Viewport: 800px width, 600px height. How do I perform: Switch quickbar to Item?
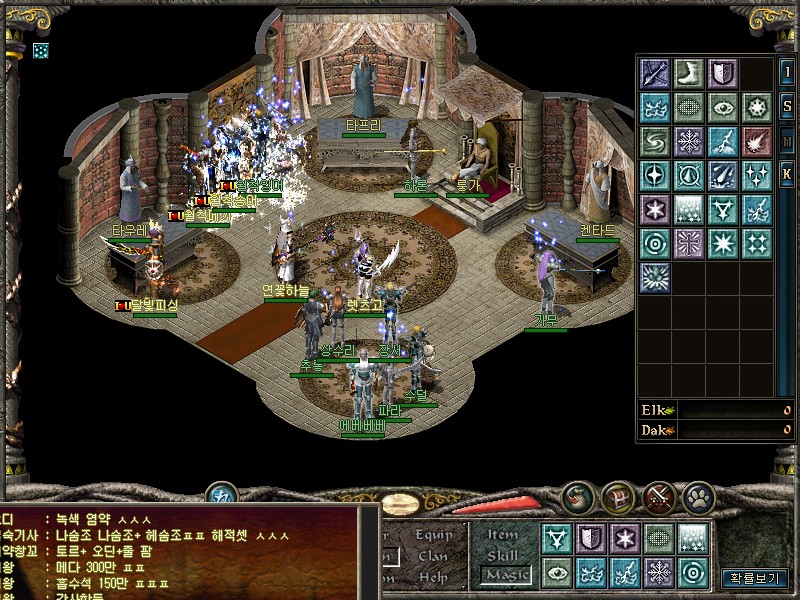click(503, 534)
